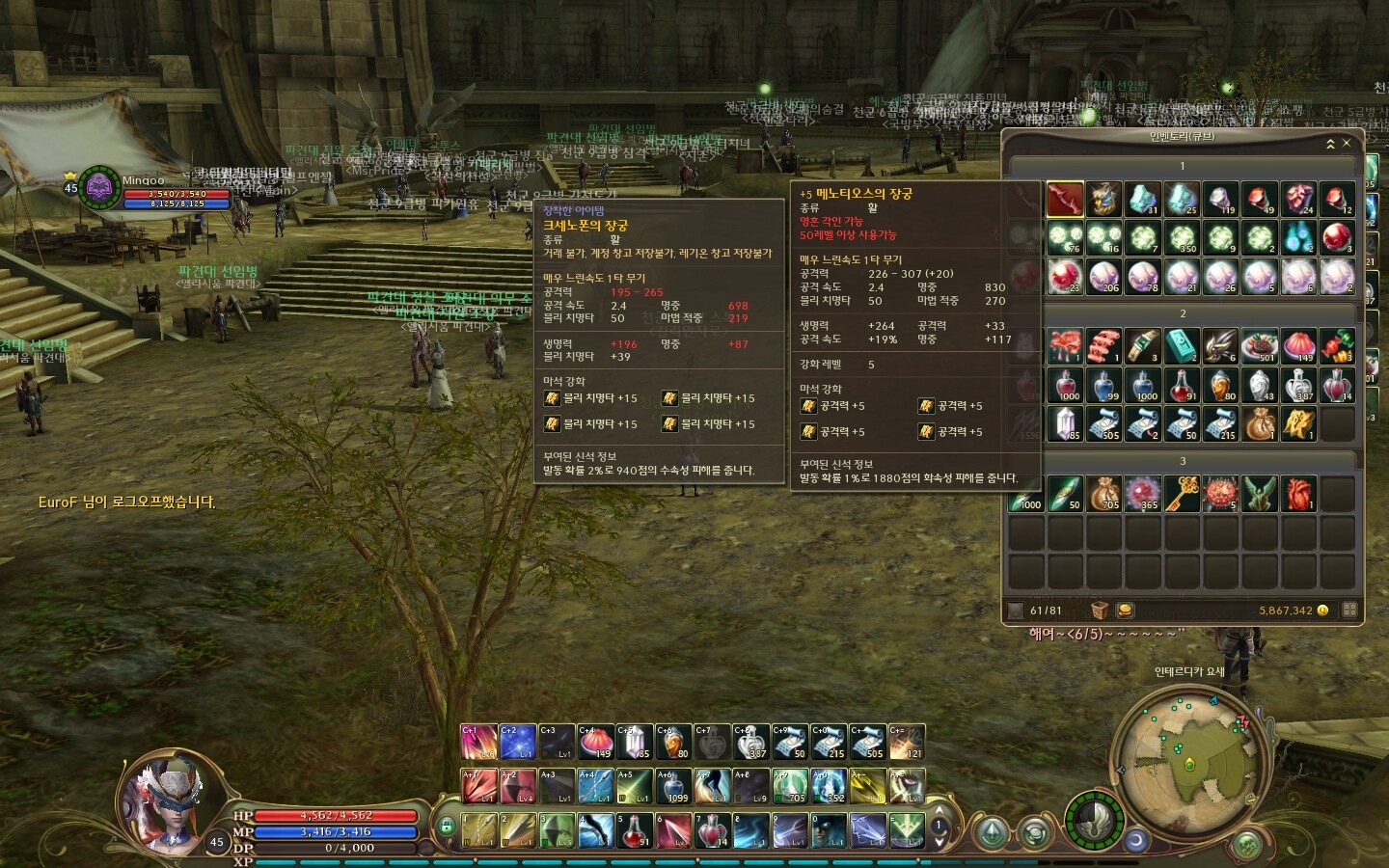Choose the food plate stack of 501
The width and height of the screenshot is (1389, 868).
(1260, 345)
